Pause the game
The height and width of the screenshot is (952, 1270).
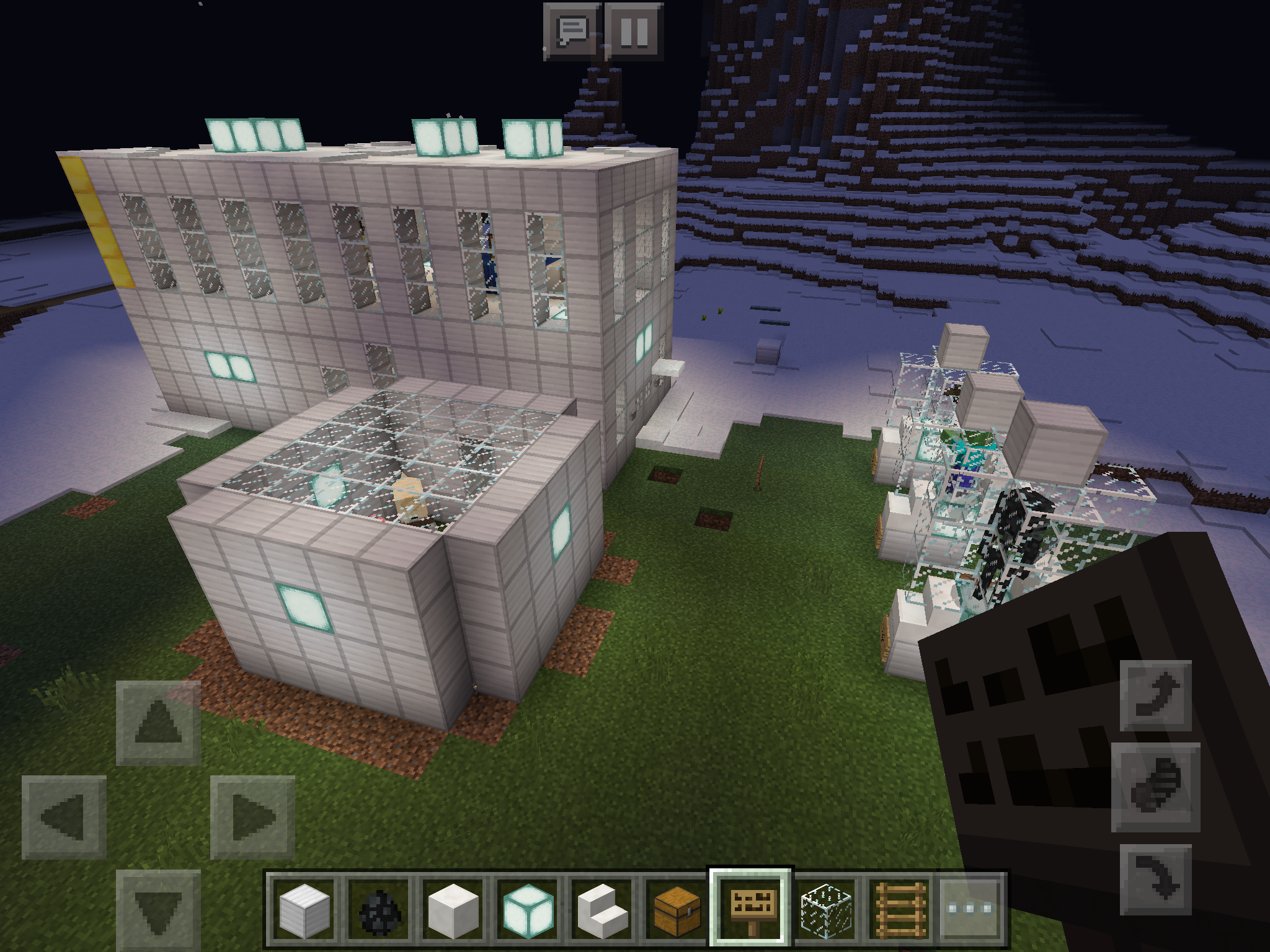point(634,31)
